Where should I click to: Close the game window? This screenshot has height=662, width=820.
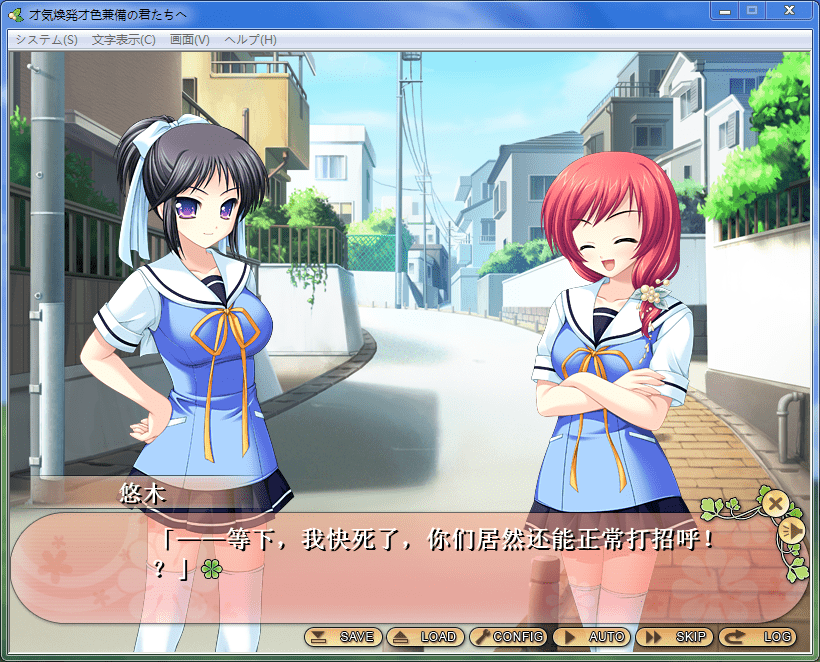[789, 10]
